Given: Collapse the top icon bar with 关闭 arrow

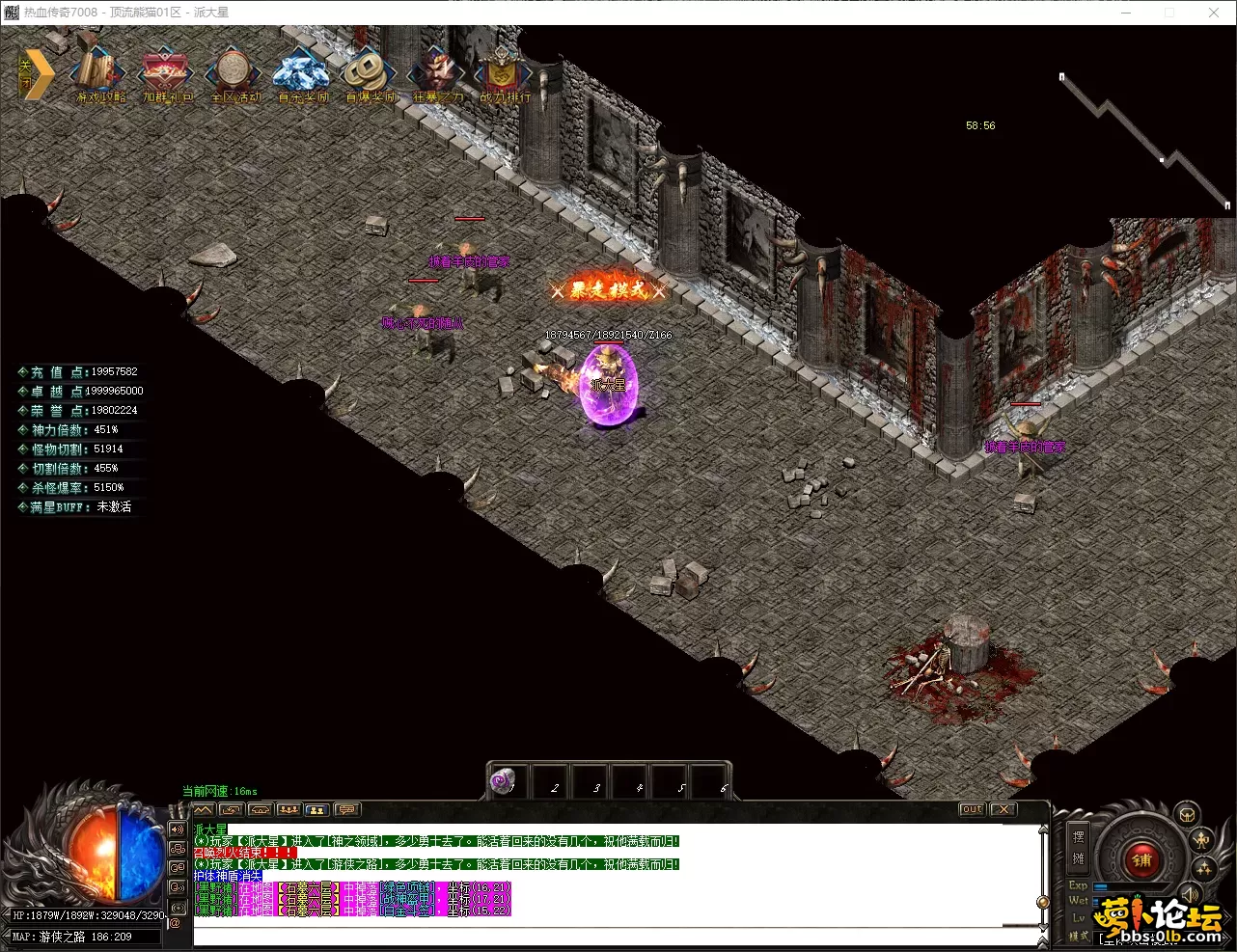Looking at the screenshot, I should tap(34, 75).
